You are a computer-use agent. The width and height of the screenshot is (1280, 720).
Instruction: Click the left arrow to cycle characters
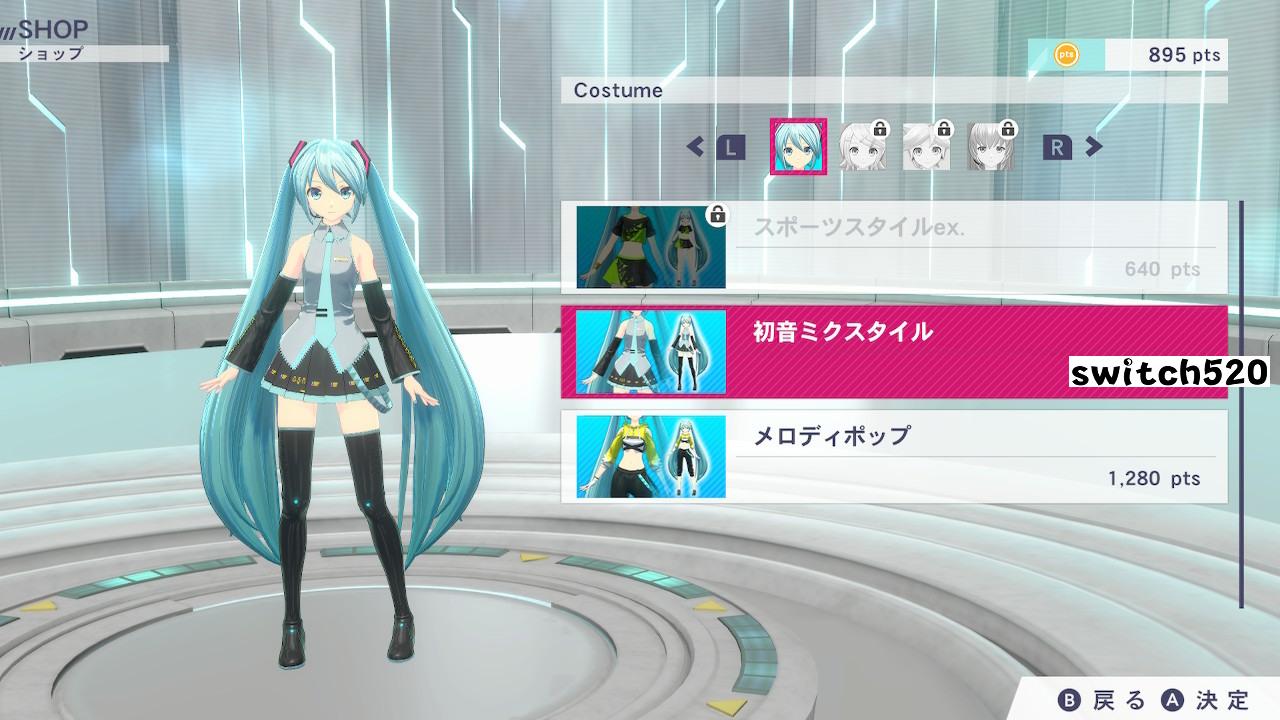(697, 146)
